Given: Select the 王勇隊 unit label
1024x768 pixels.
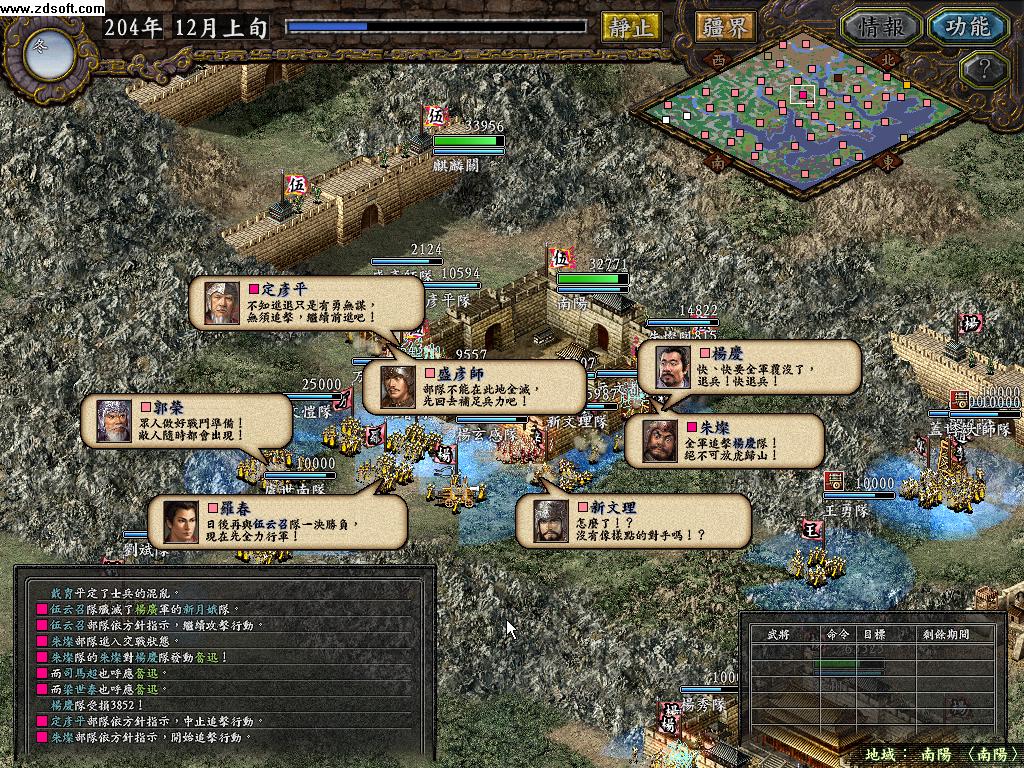Looking at the screenshot, I should (848, 510).
